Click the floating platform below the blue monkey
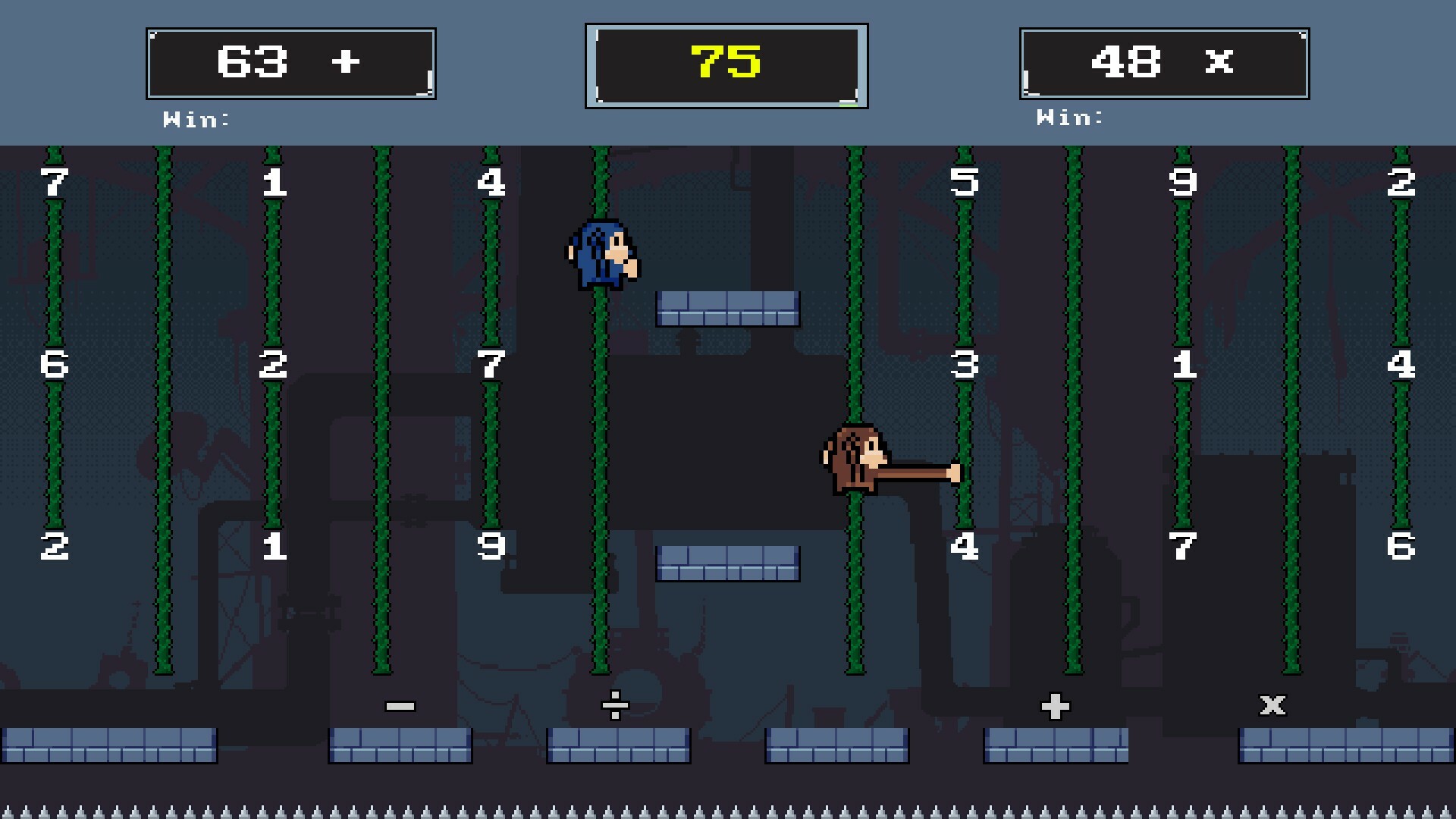This screenshot has width=1456, height=819. (726, 308)
